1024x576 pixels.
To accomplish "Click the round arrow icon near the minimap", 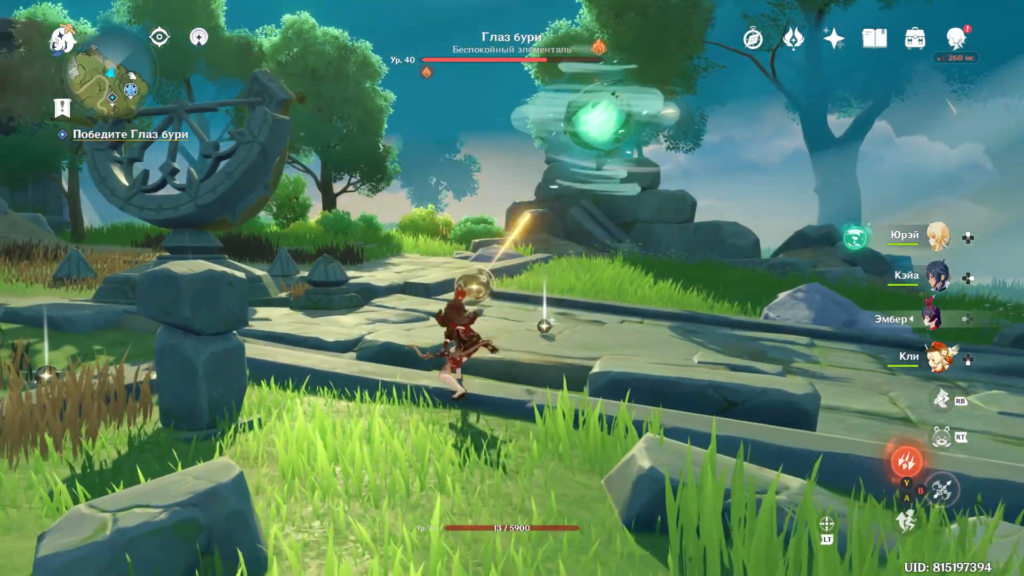I will 199,37.
